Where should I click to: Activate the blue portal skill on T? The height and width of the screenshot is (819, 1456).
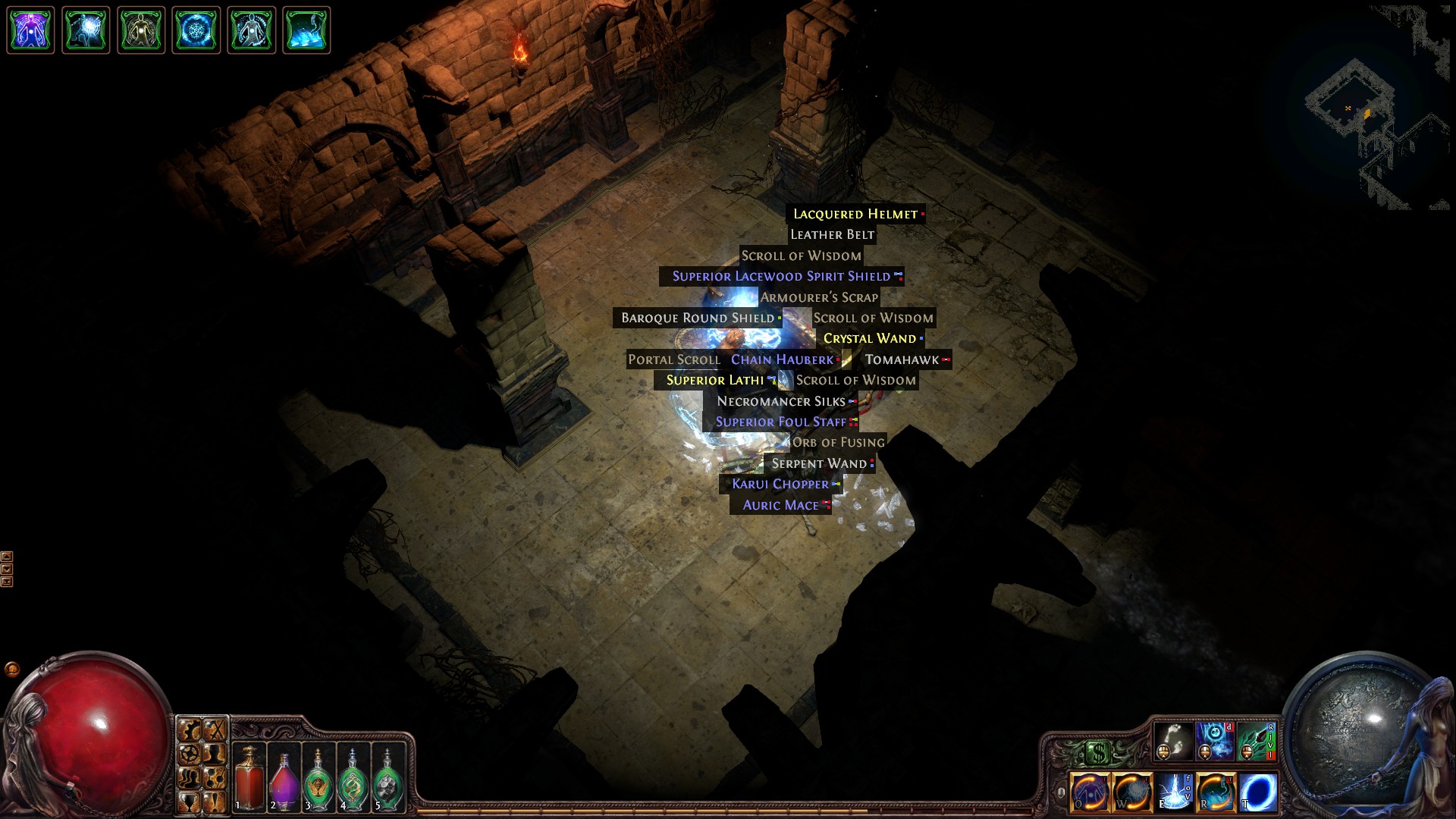point(1258,792)
